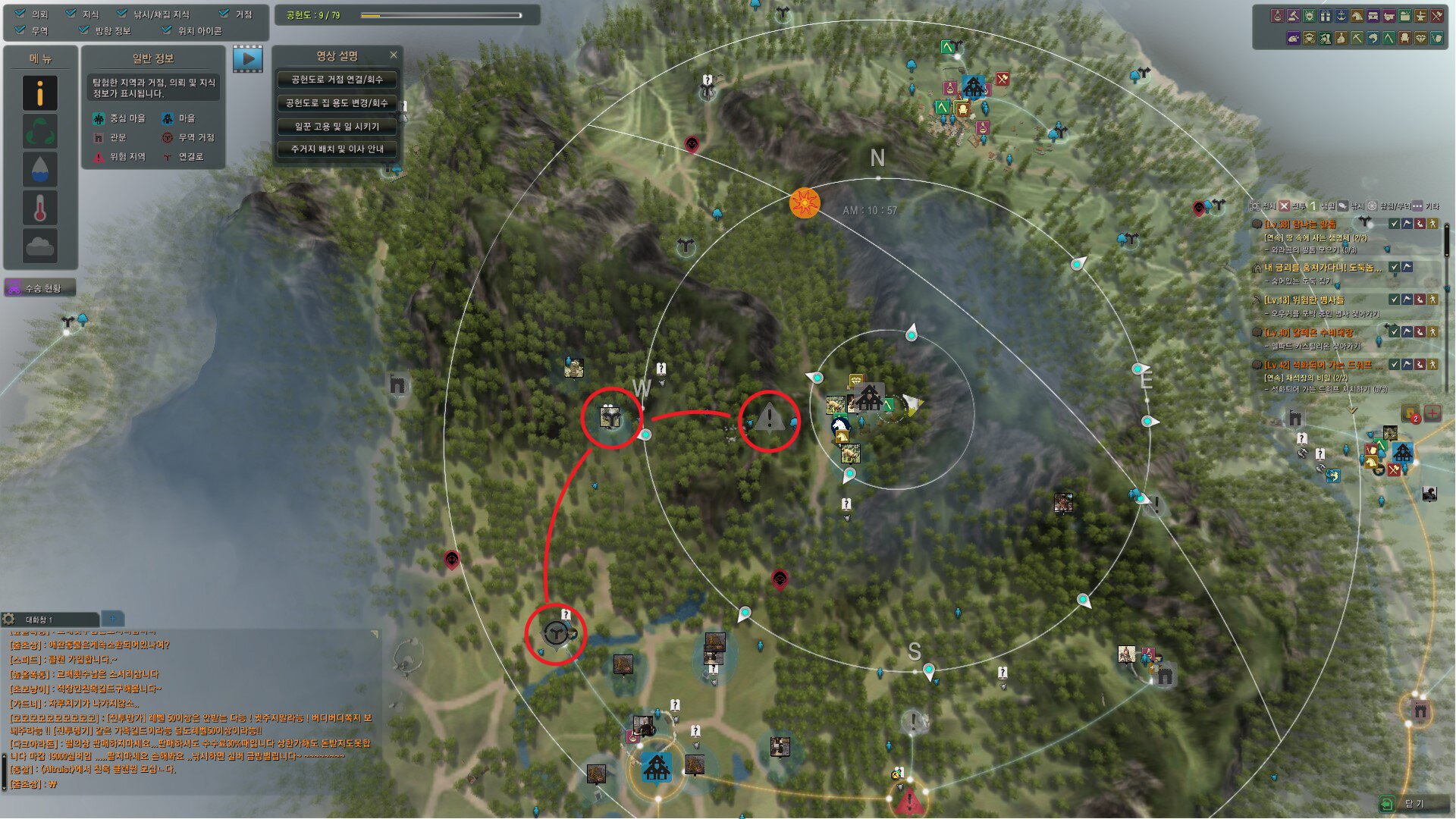Add a new chat tab with plus
The width and height of the screenshot is (1456, 819).
pos(112,619)
